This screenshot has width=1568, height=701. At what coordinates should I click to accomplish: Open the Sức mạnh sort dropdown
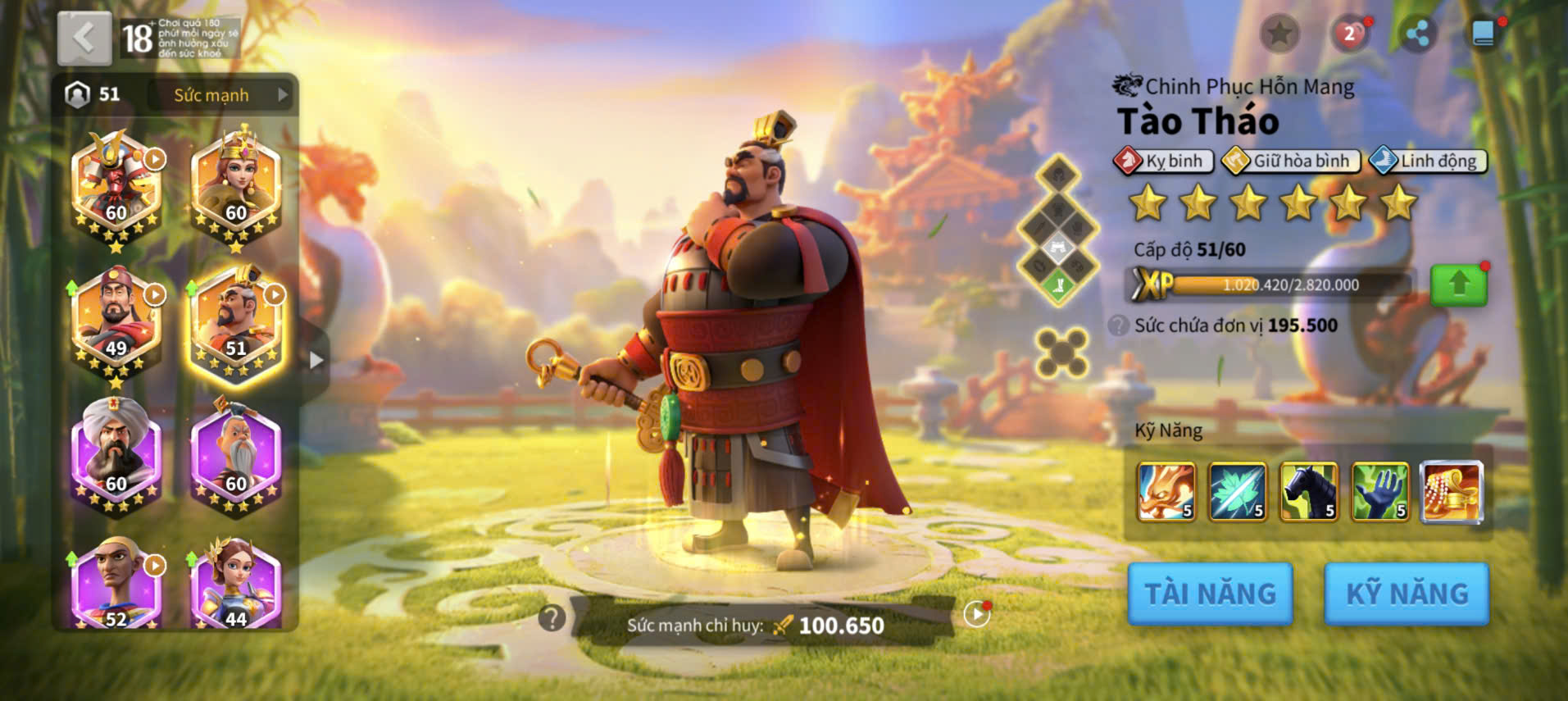[x=222, y=95]
